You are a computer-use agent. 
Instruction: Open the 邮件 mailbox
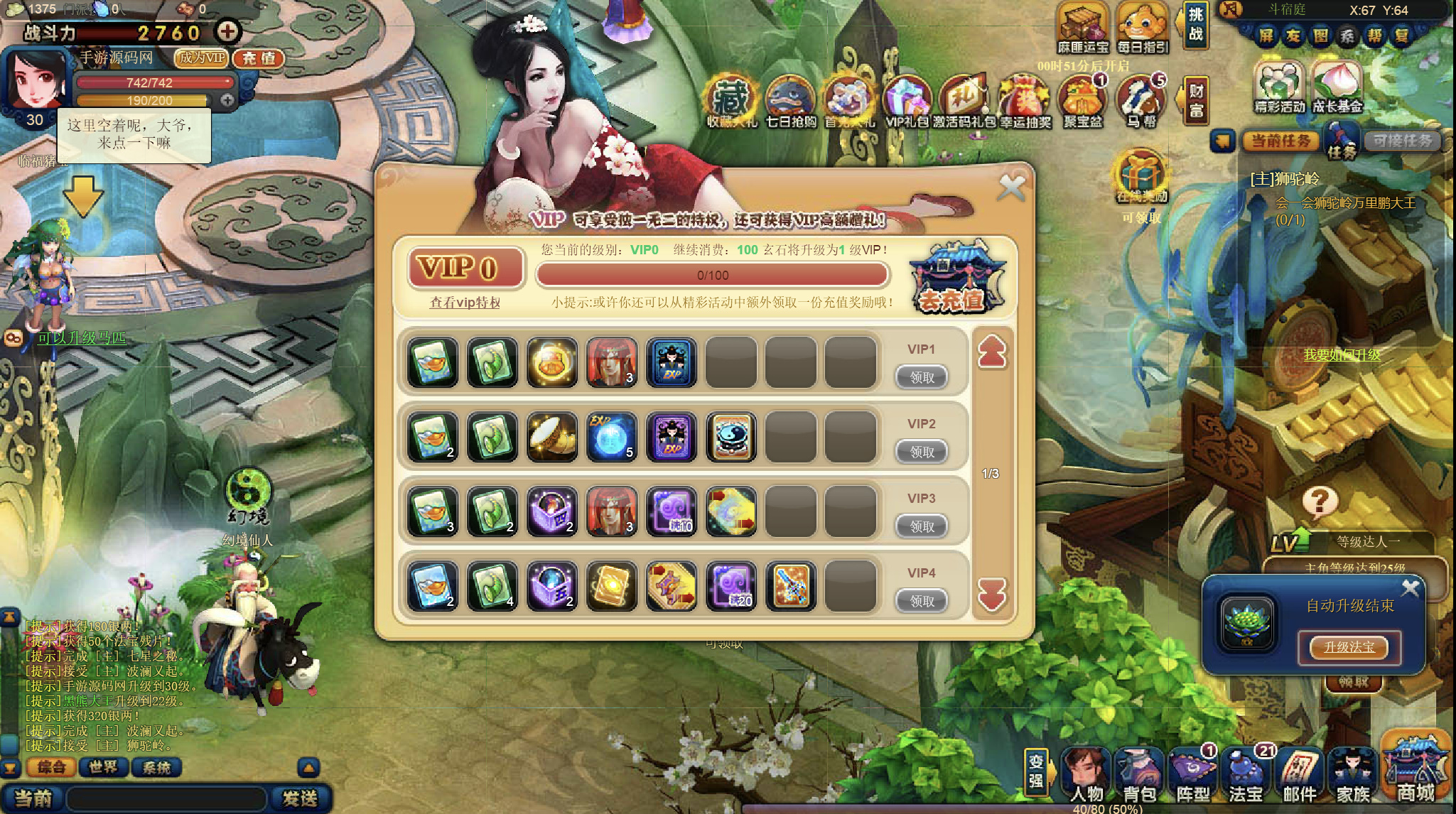(x=1300, y=776)
